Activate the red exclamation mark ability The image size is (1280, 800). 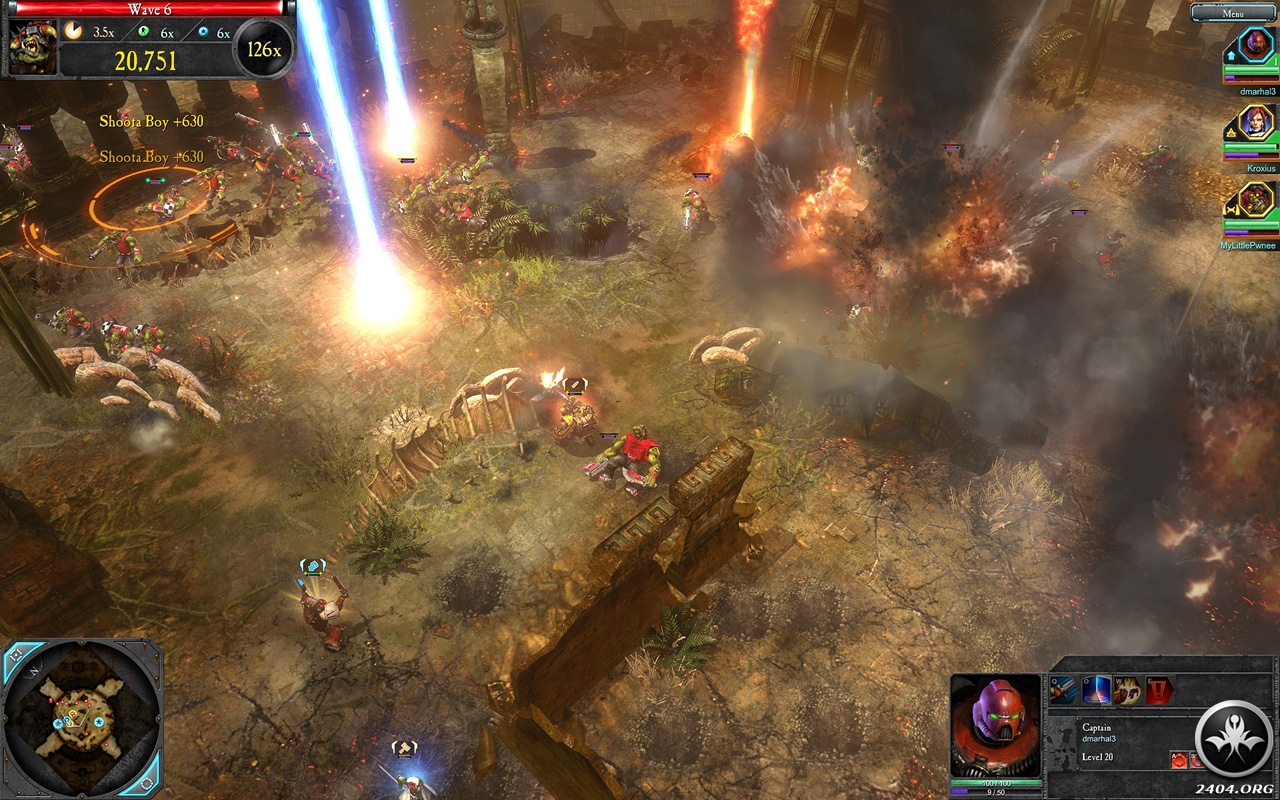point(1158,690)
